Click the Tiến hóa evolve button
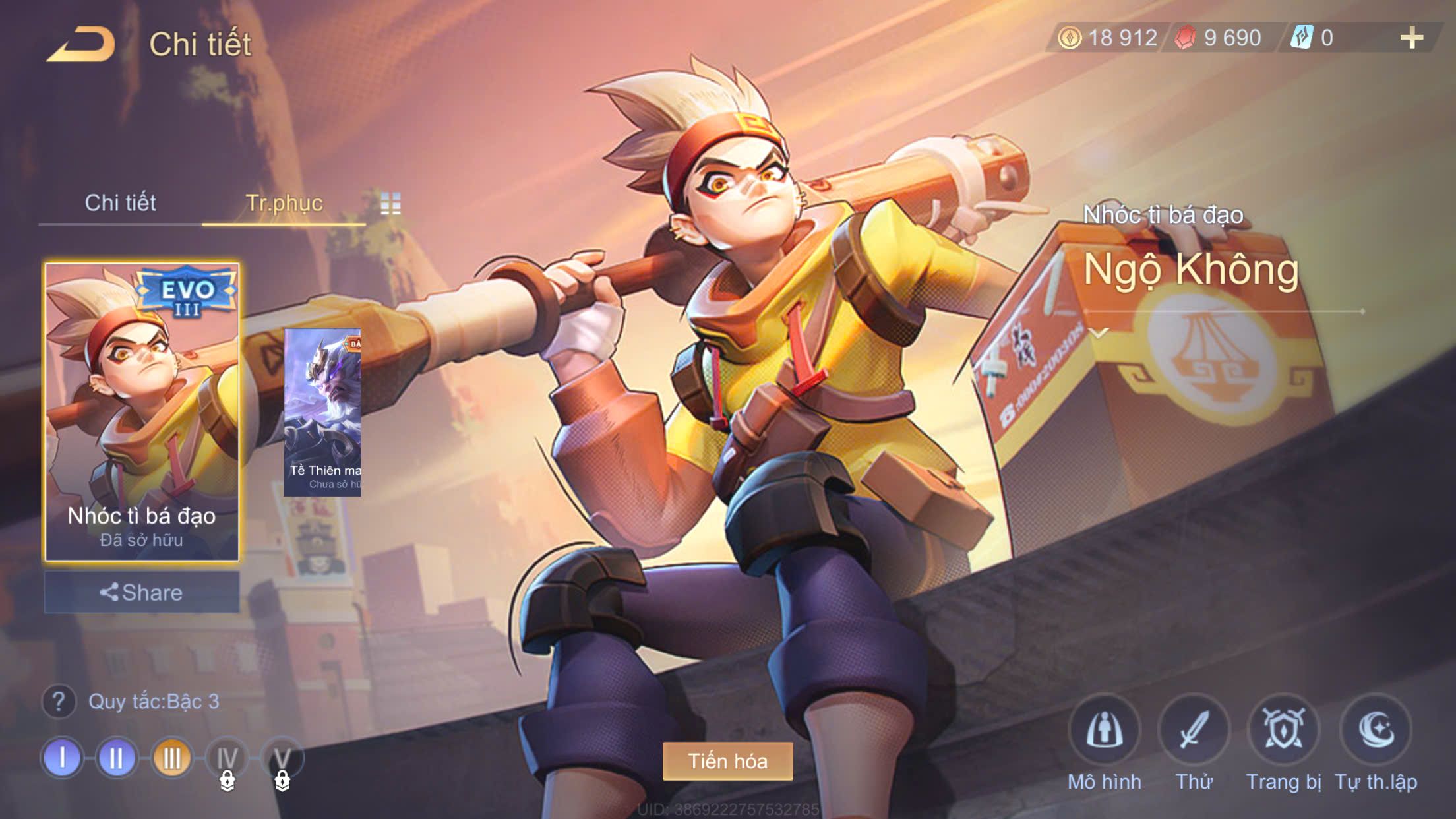 pos(727,761)
